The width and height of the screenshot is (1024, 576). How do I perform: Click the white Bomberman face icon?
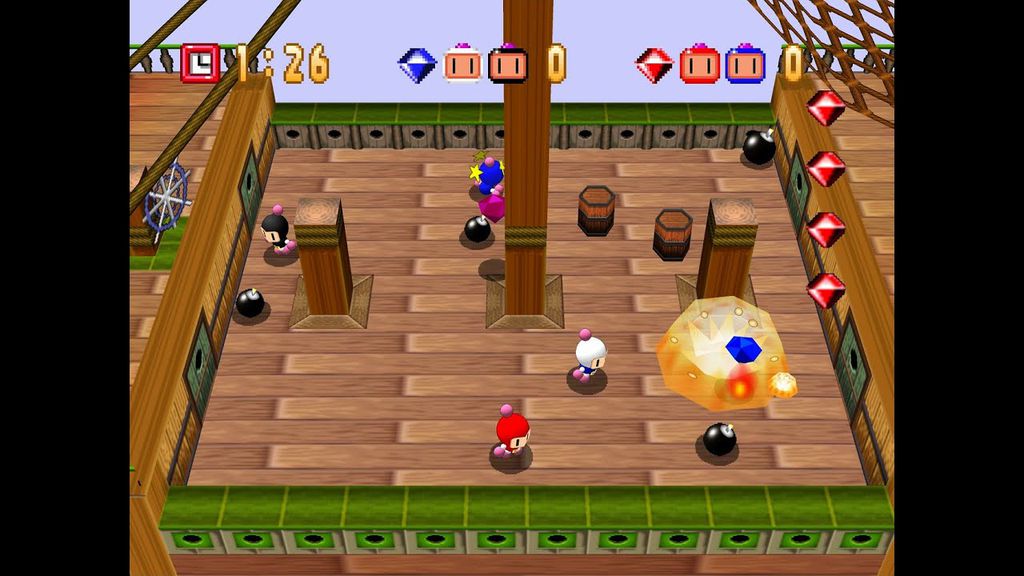pyautogui.click(x=462, y=64)
